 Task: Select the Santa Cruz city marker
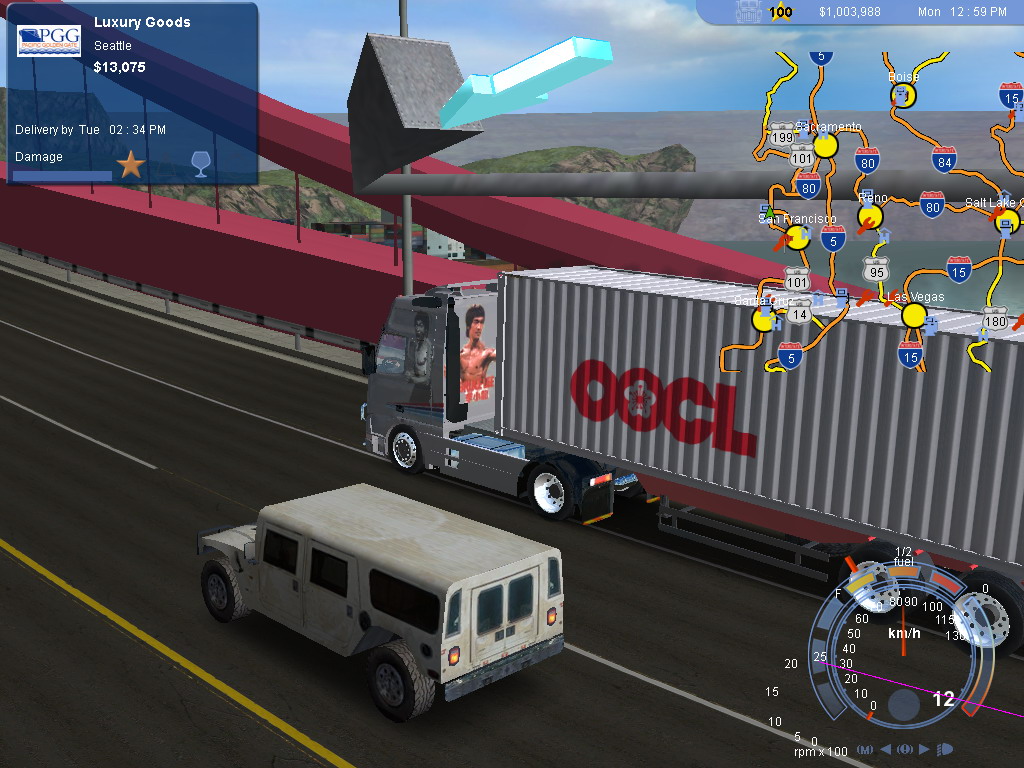coord(764,319)
